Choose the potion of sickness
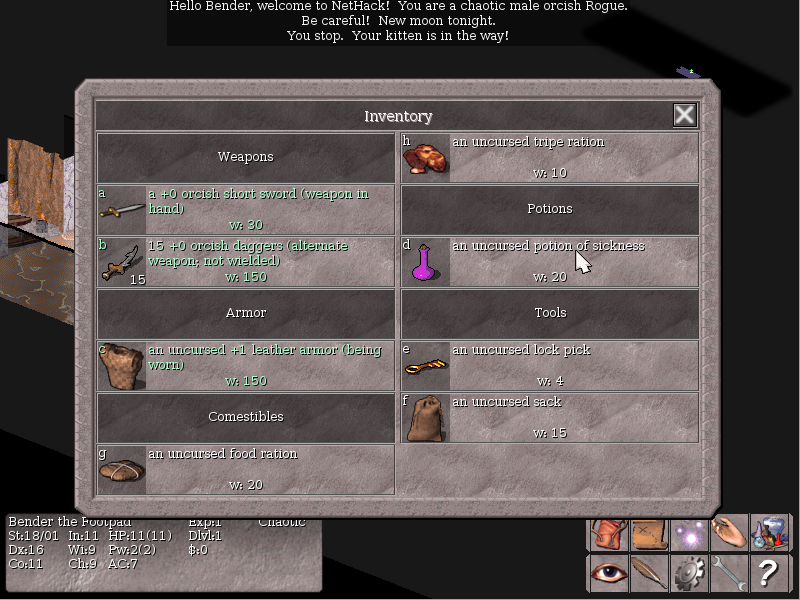Viewport: 800px width, 600px height. (549, 261)
